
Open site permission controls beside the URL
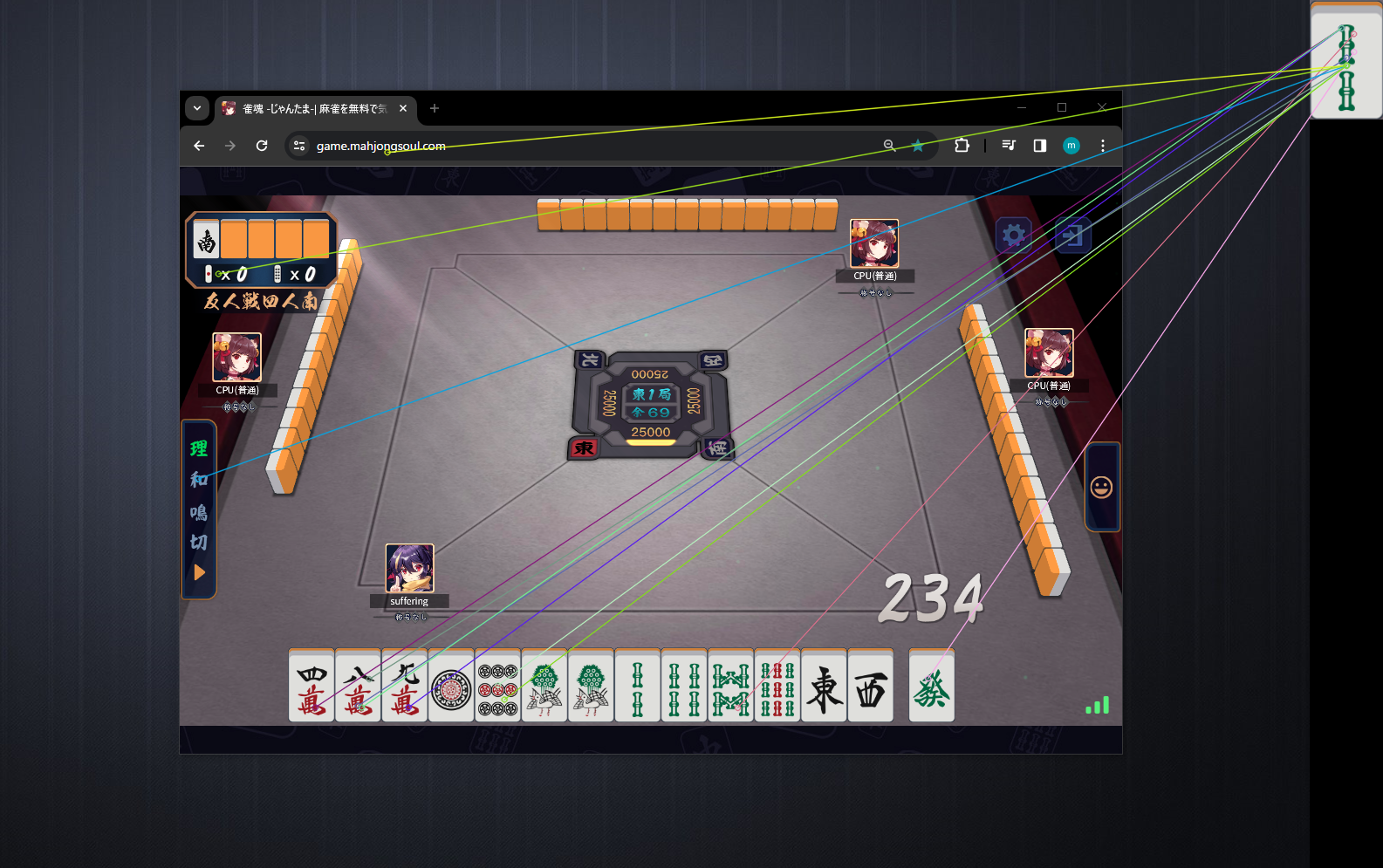[298, 146]
